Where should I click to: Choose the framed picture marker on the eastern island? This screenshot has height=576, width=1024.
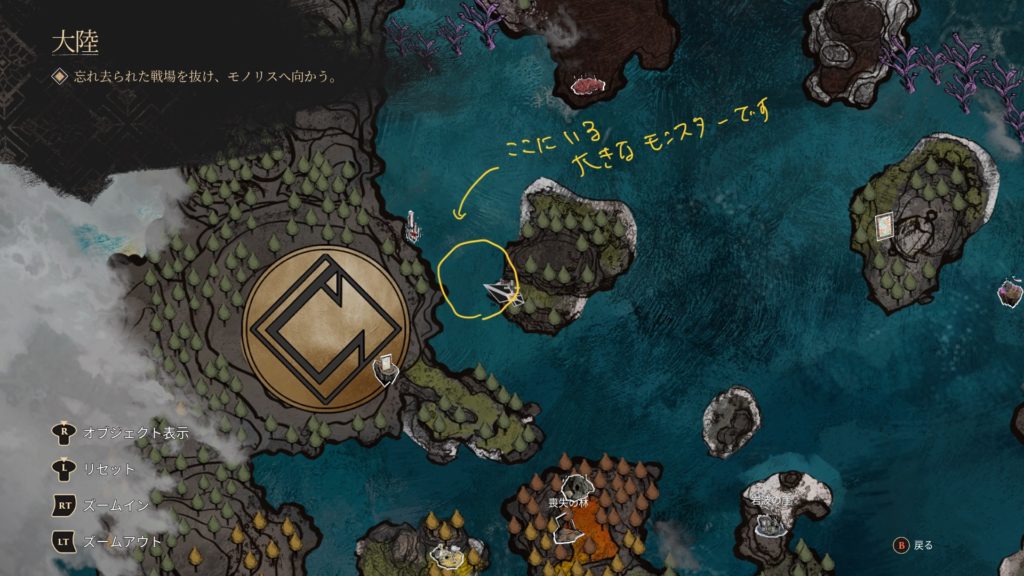coord(884,226)
